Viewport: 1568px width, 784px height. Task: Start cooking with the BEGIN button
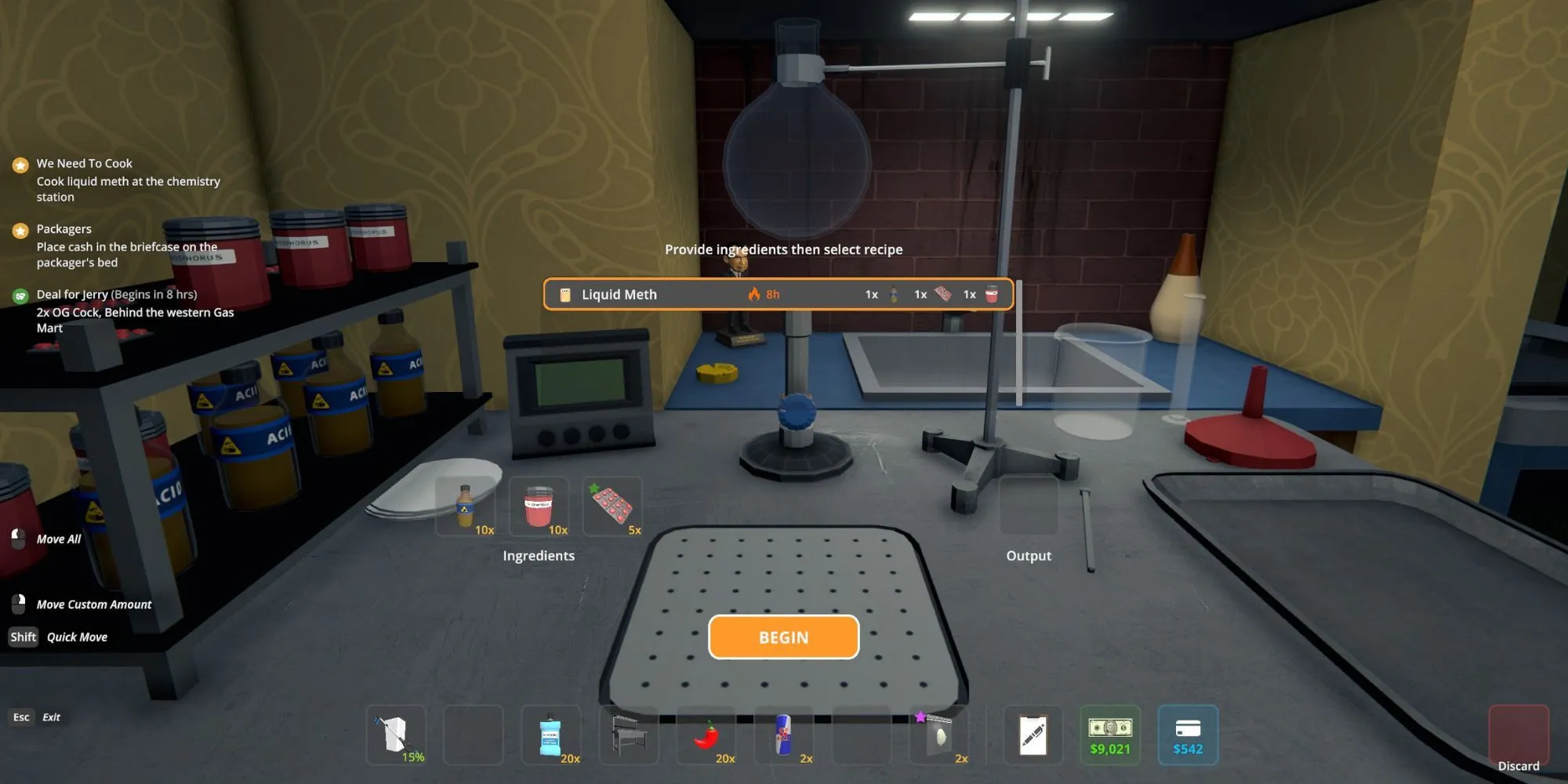(783, 637)
